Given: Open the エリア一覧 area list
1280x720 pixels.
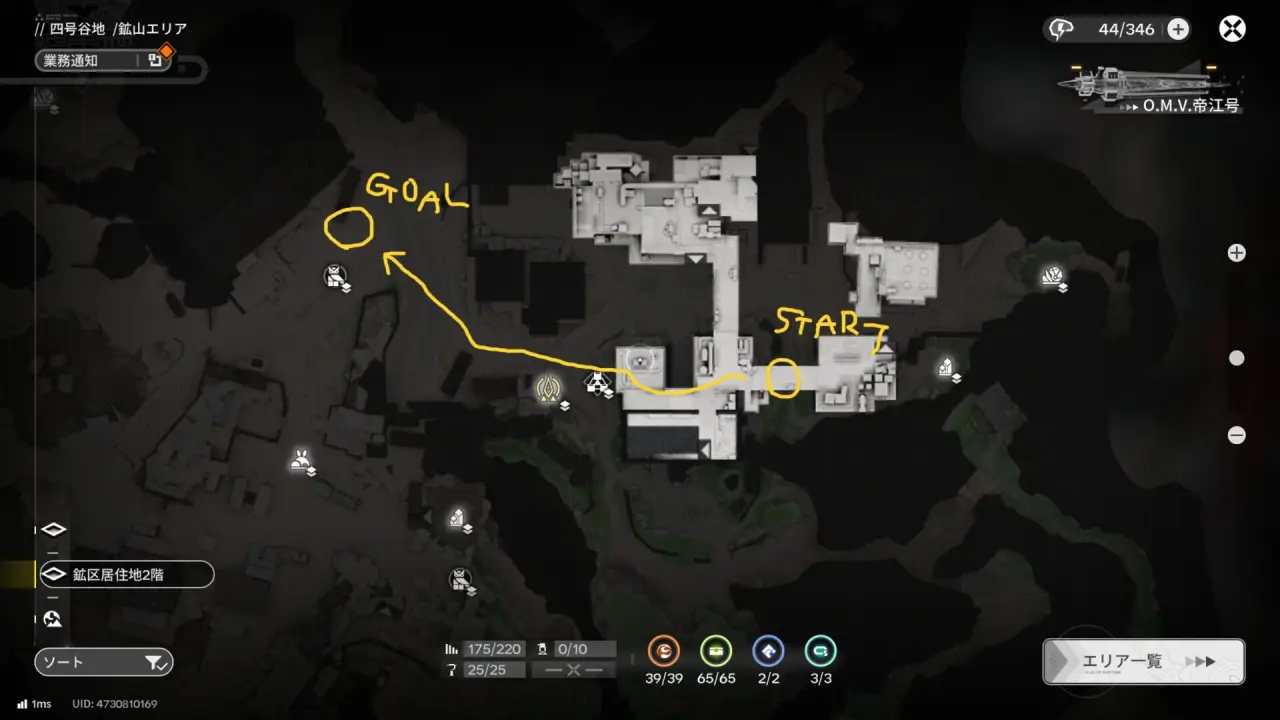Looking at the screenshot, I should (x=1143, y=661).
